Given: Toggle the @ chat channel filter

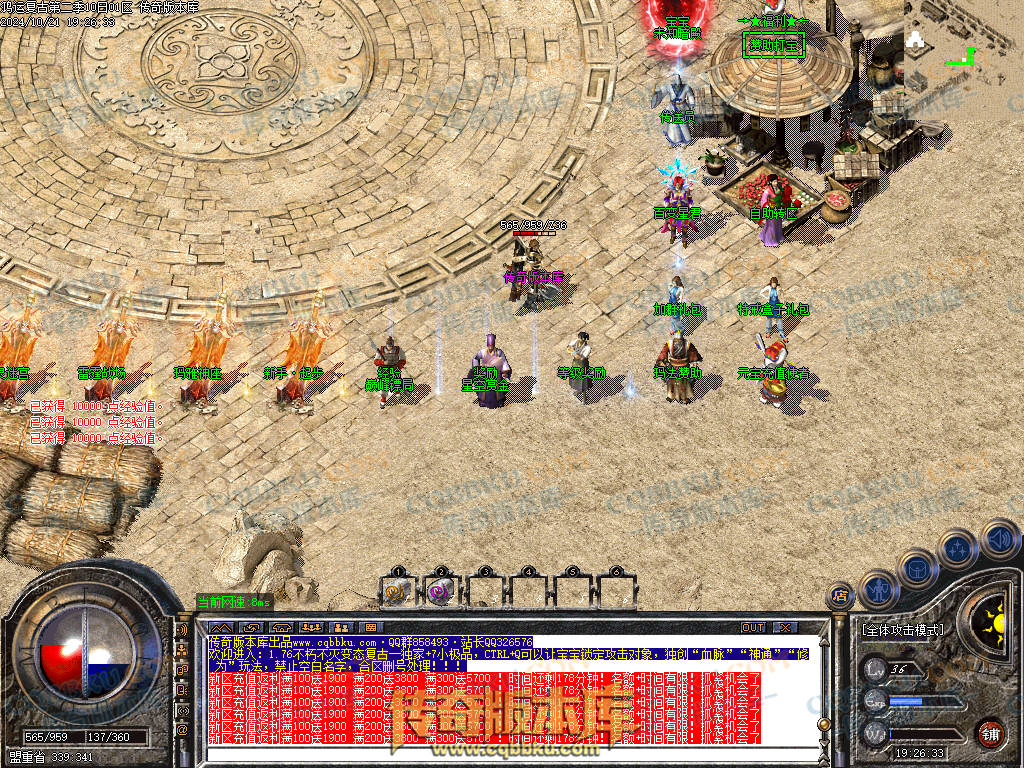Looking at the screenshot, I should coord(182,730).
